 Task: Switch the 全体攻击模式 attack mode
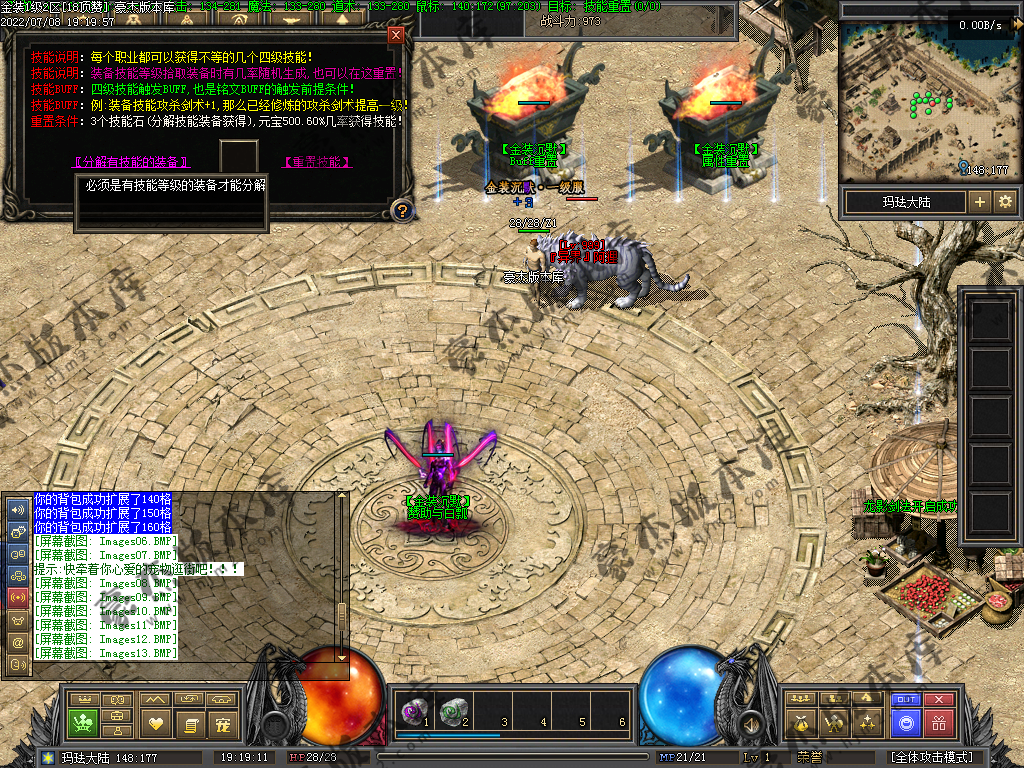931,757
